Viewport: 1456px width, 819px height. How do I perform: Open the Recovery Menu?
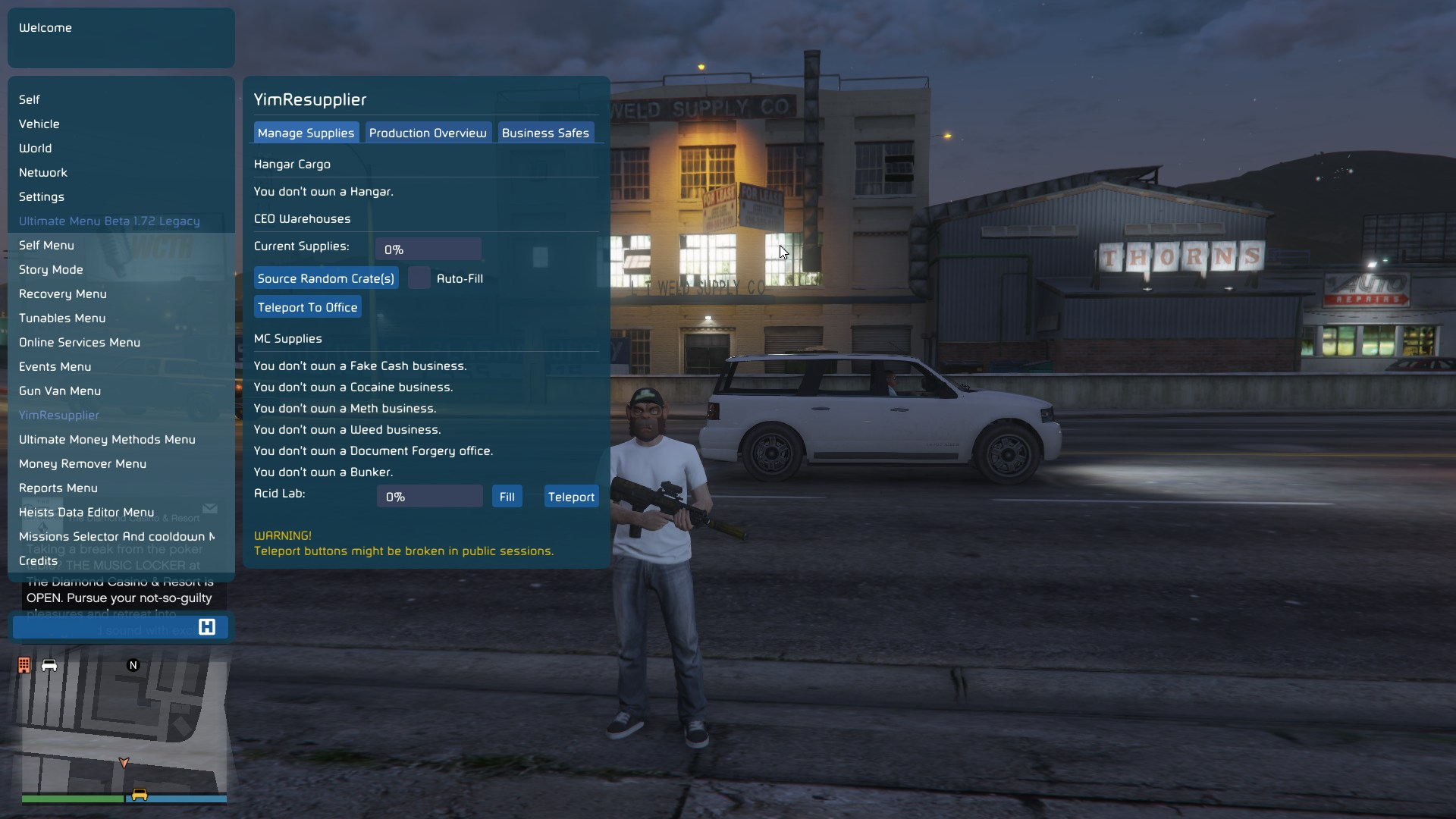(63, 293)
